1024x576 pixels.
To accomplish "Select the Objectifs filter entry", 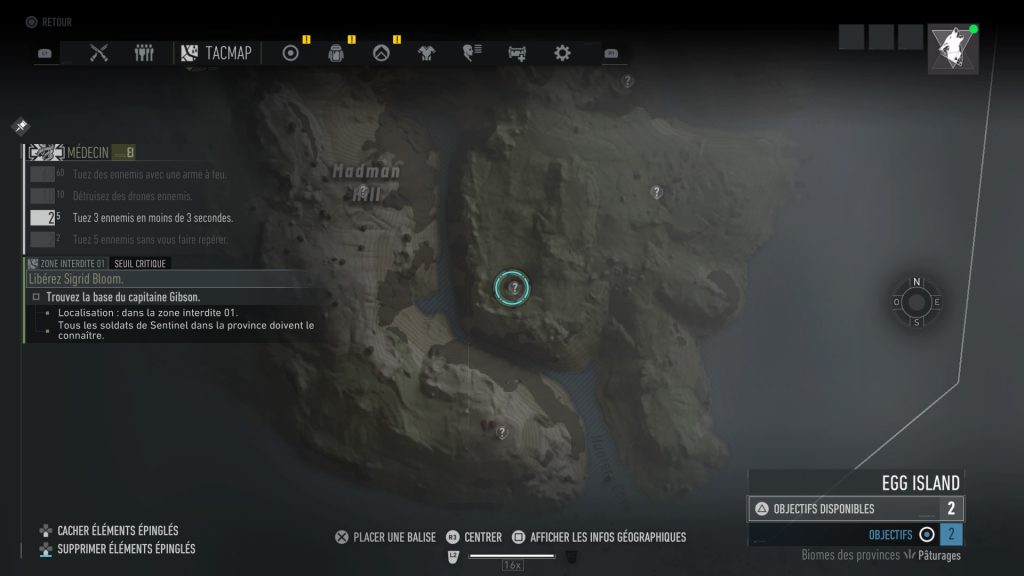I will pyautogui.click(x=890, y=535).
